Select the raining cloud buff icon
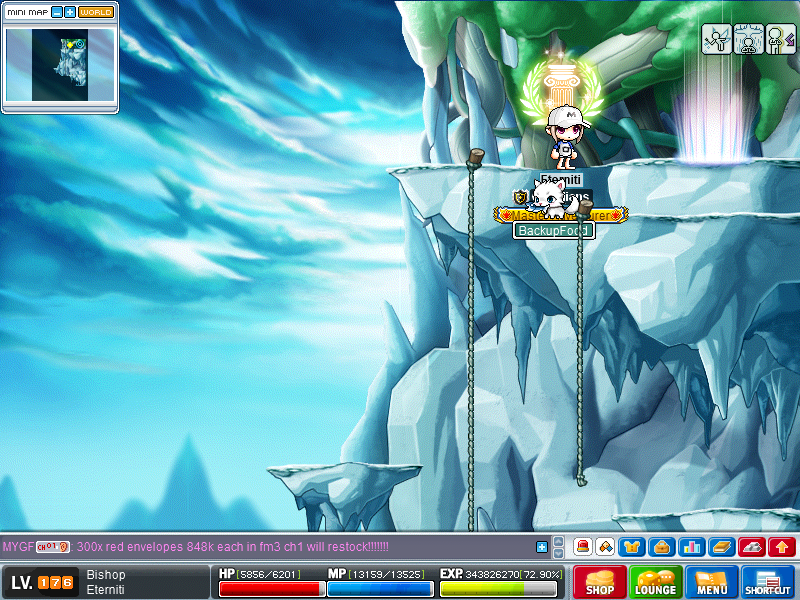Viewport: 800px width, 600px height. click(x=748, y=39)
